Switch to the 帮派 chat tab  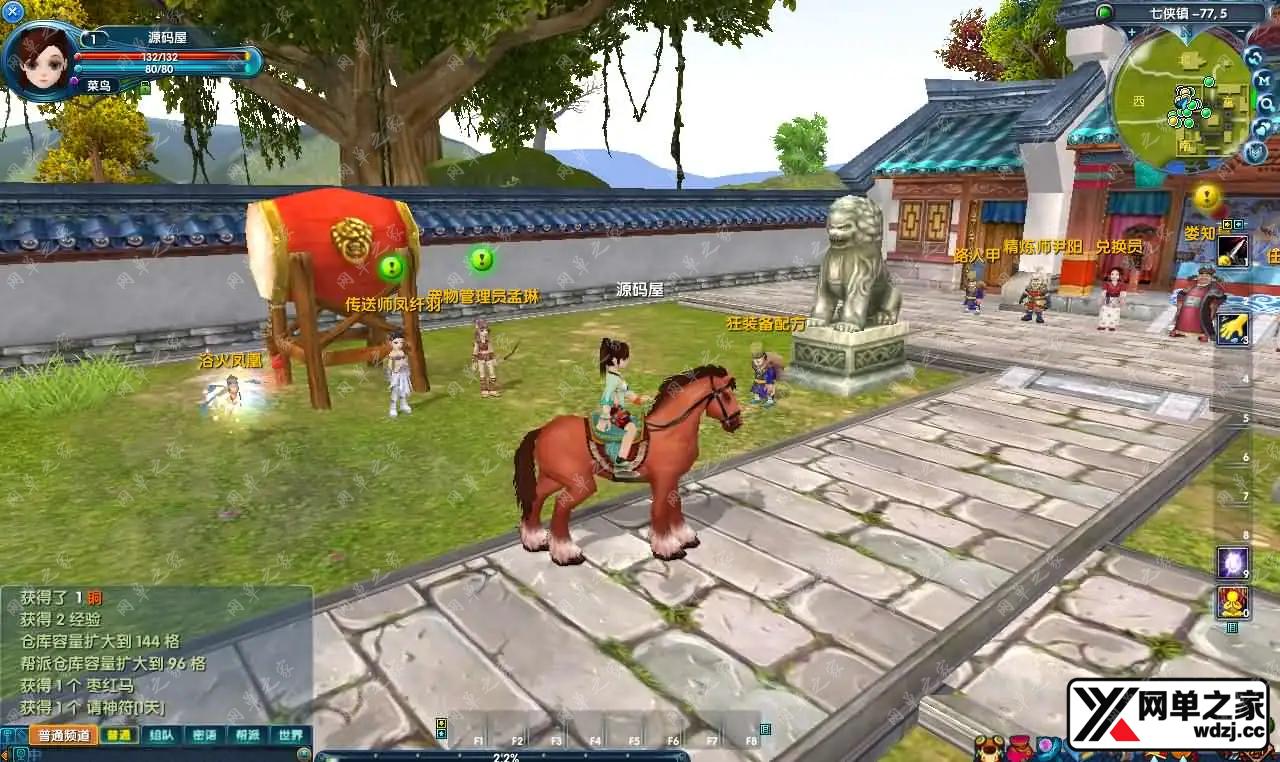click(x=247, y=735)
